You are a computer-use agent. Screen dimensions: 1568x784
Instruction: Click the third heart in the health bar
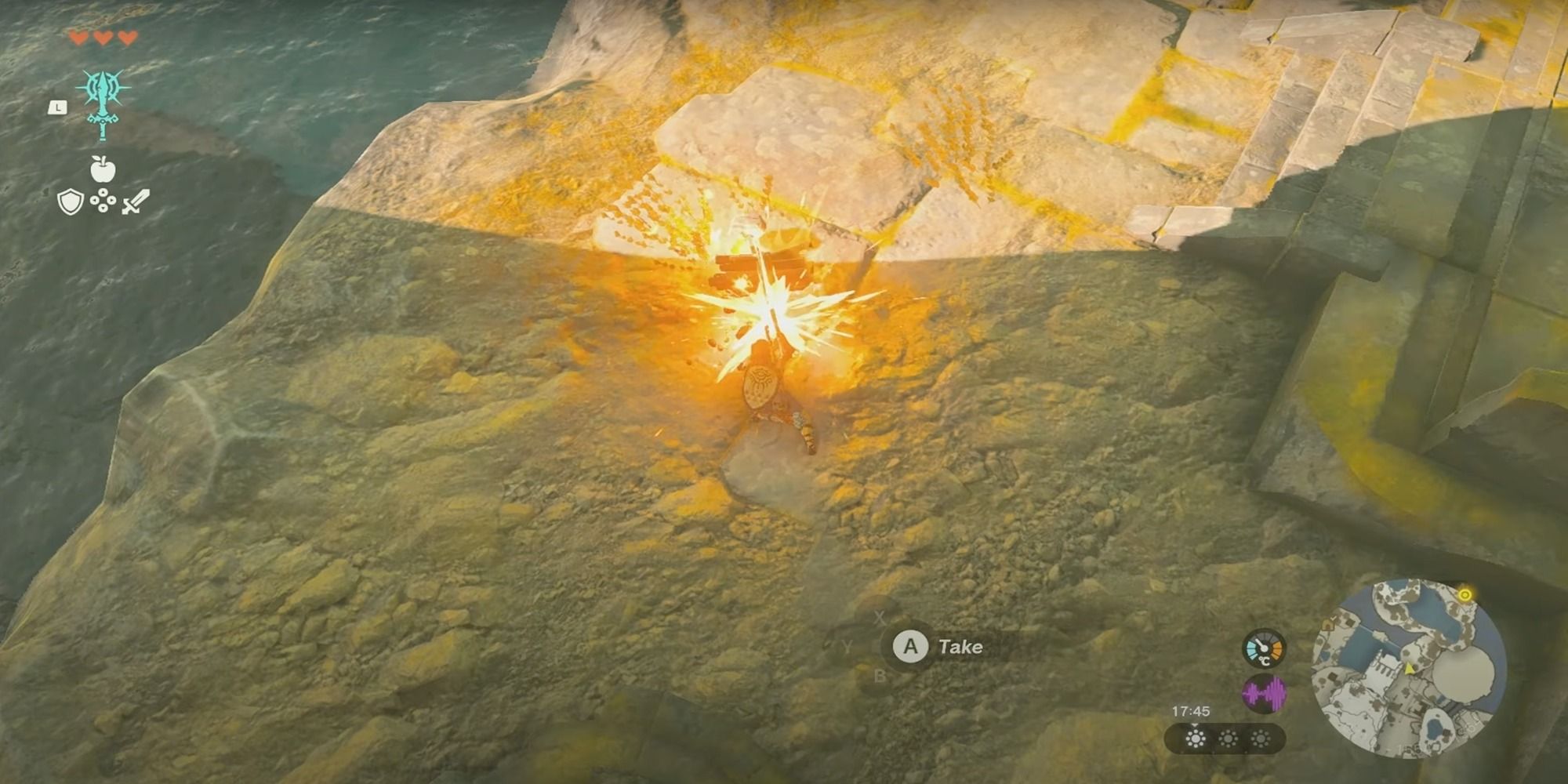click(x=127, y=38)
